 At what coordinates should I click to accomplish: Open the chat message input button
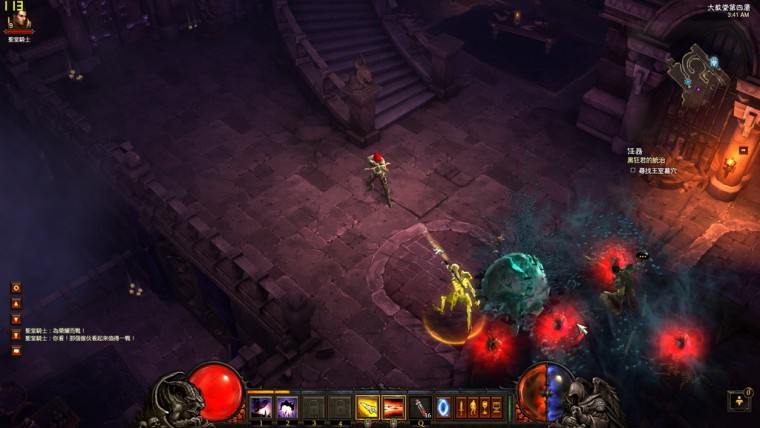[x=16, y=350]
